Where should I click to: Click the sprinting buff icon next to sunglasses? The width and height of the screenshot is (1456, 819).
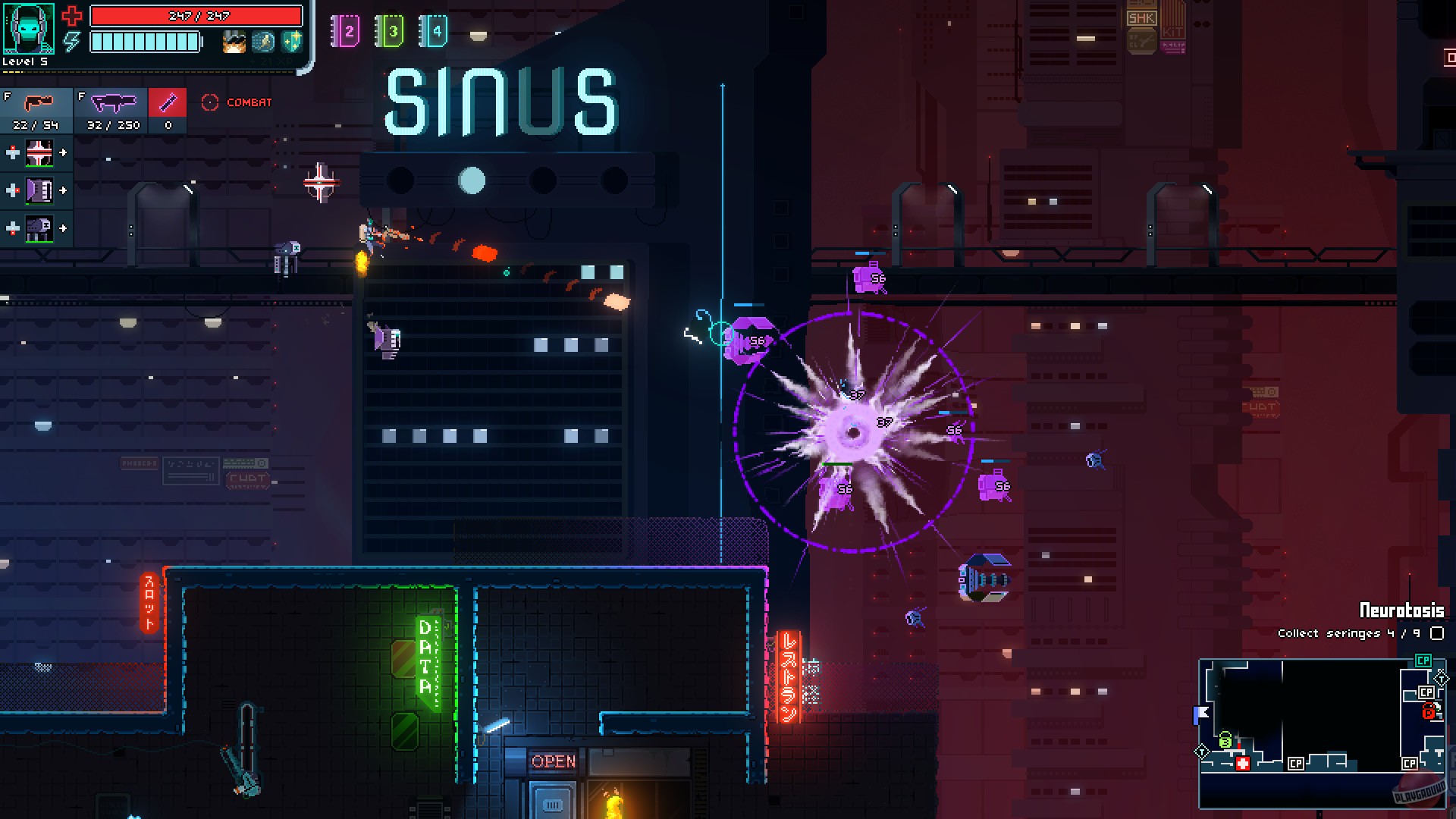tap(262, 42)
